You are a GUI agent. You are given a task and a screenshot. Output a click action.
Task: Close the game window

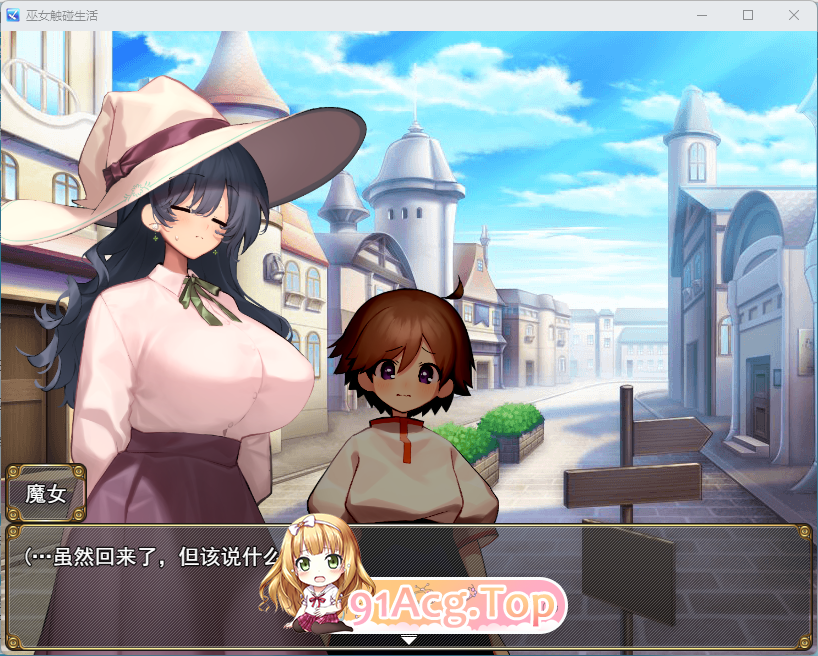(793, 15)
